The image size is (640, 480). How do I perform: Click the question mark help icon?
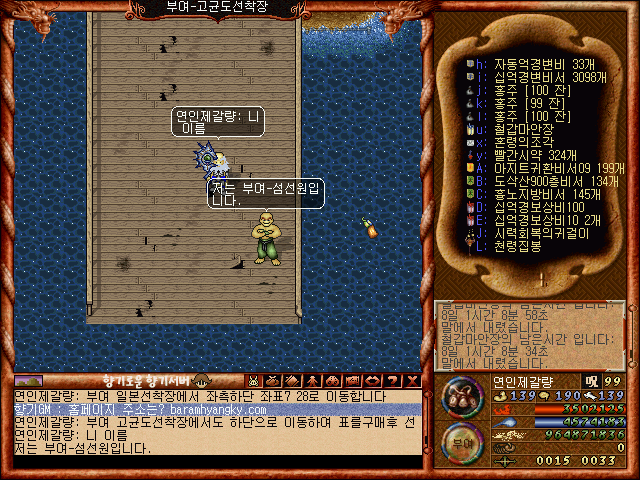pyautogui.click(x=392, y=381)
